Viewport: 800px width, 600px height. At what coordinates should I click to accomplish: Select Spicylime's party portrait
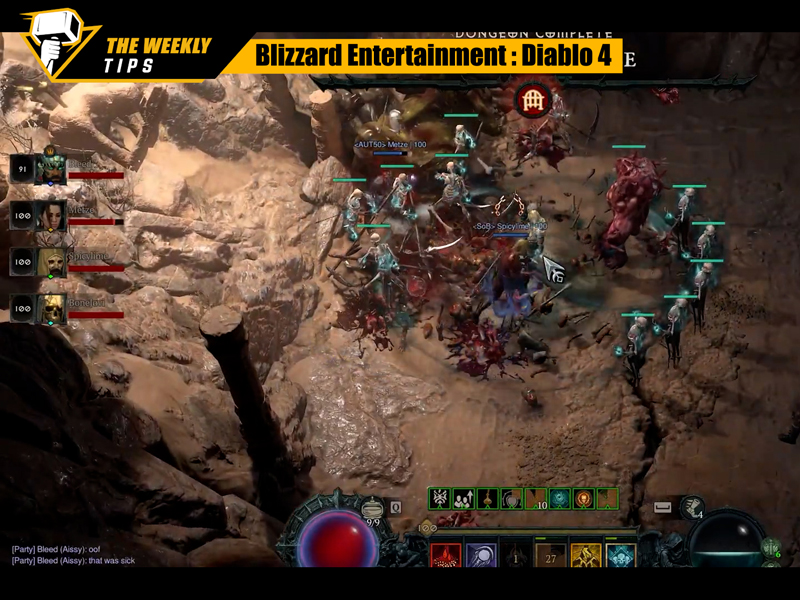(x=52, y=262)
